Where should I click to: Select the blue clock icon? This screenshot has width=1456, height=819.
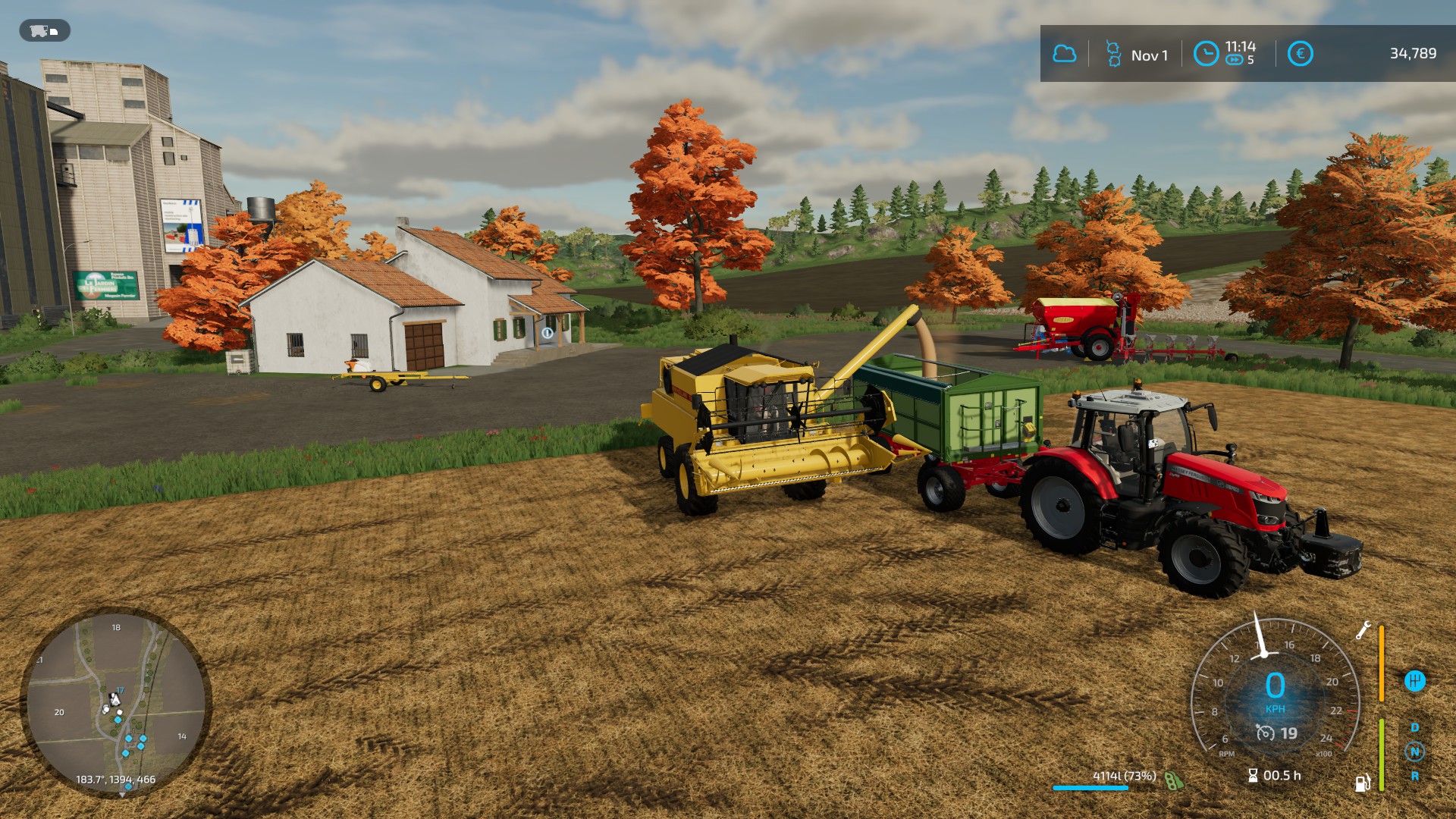(1206, 54)
